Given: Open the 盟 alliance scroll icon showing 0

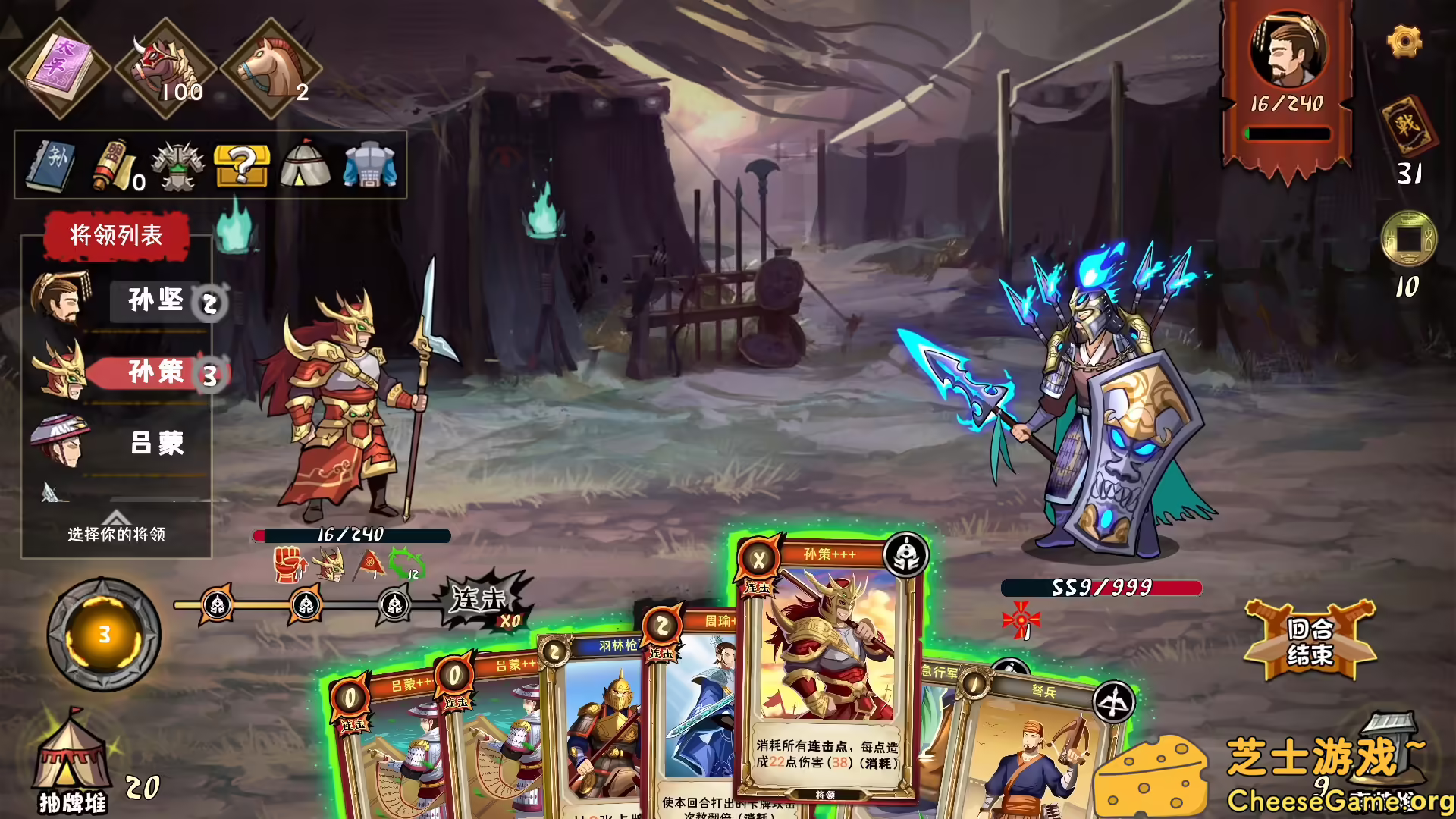Looking at the screenshot, I should pyautogui.click(x=110, y=165).
